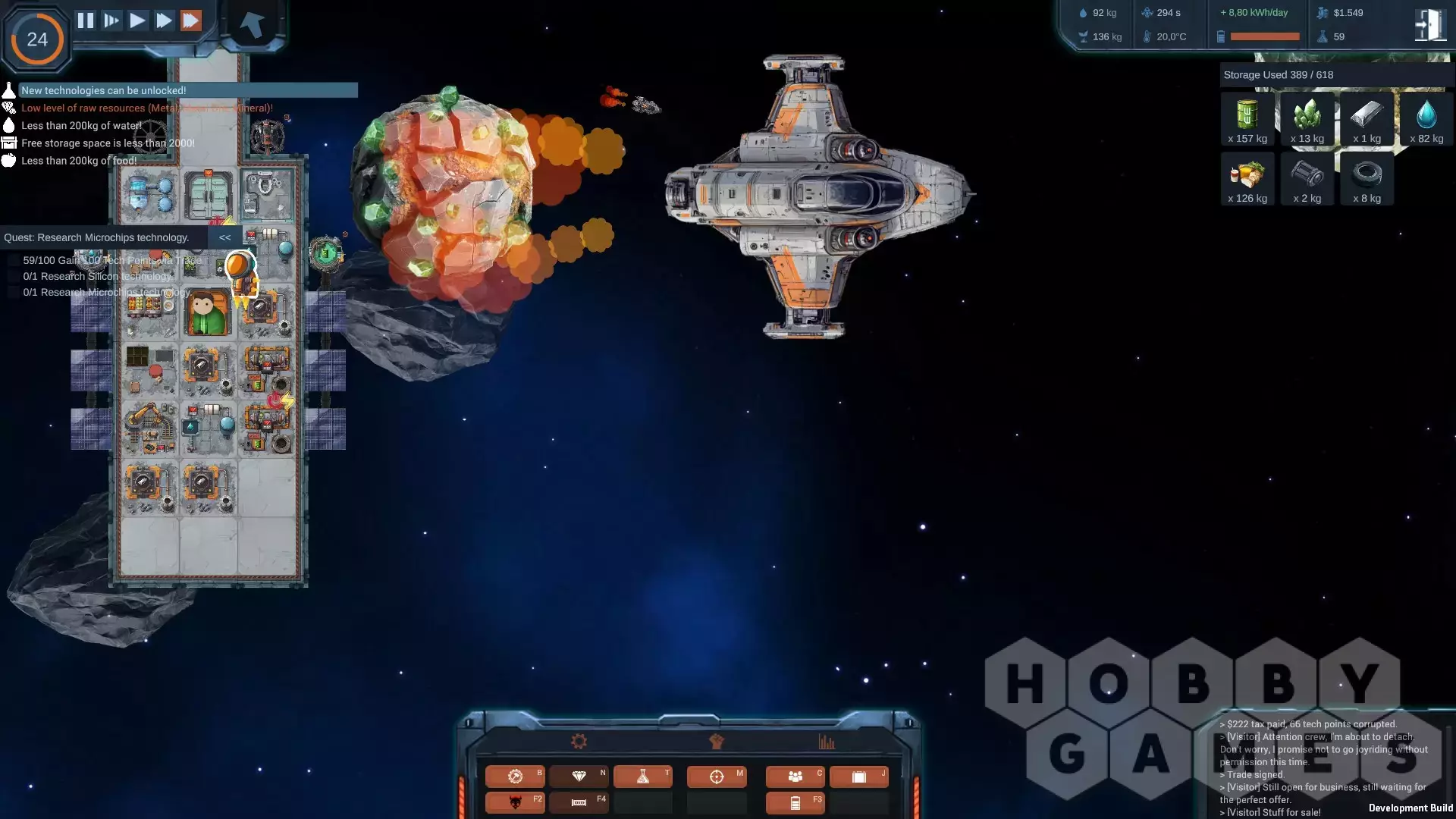This screenshot has width=1456, height=819.
Task: Collapse the quest tracker with the << button
Action: click(224, 237)
